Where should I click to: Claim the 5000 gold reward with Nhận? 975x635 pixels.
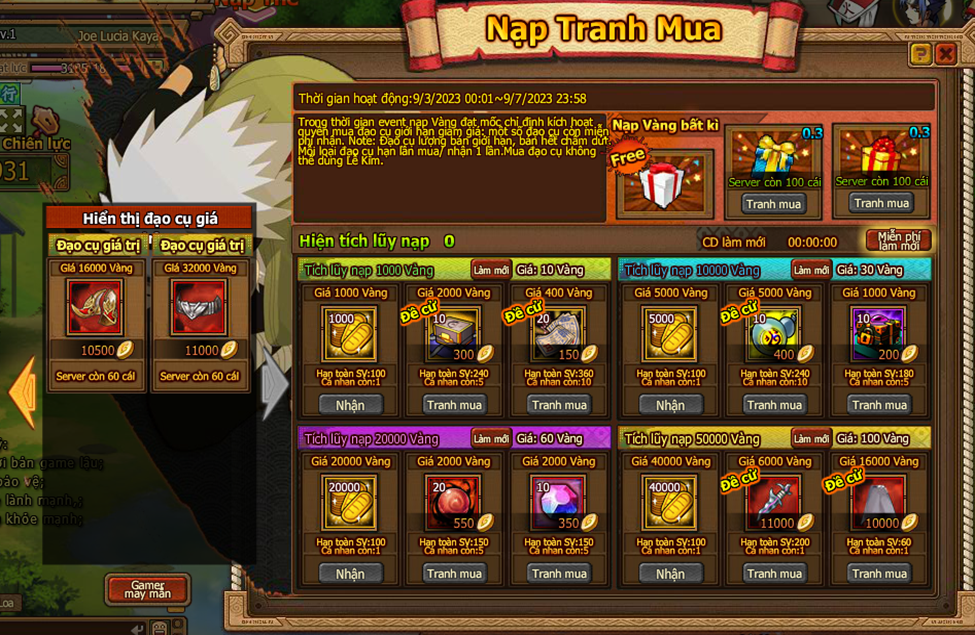point(670,405)
